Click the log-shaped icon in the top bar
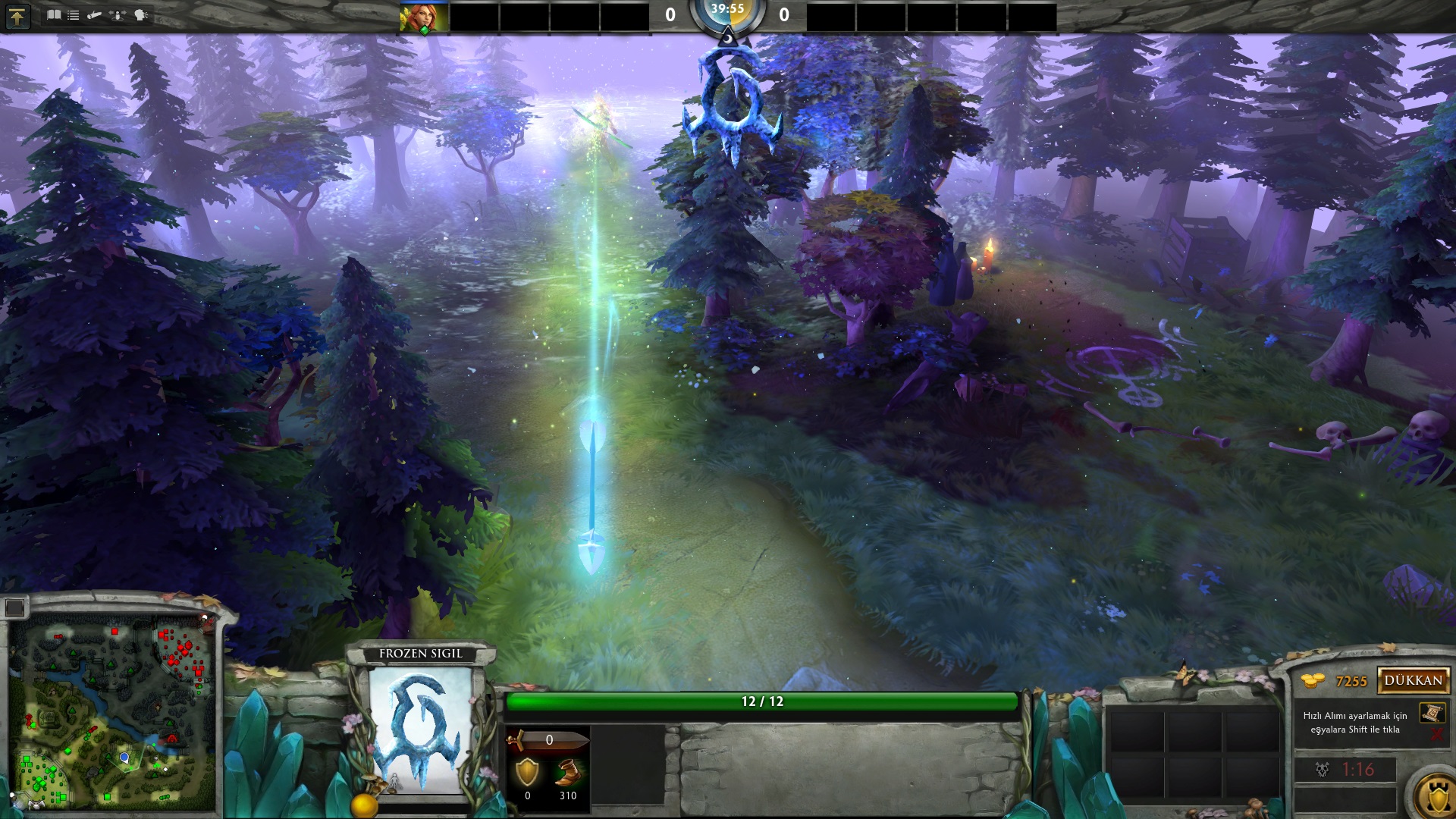The image size is (1456, 819). click(x=95, y=14)
